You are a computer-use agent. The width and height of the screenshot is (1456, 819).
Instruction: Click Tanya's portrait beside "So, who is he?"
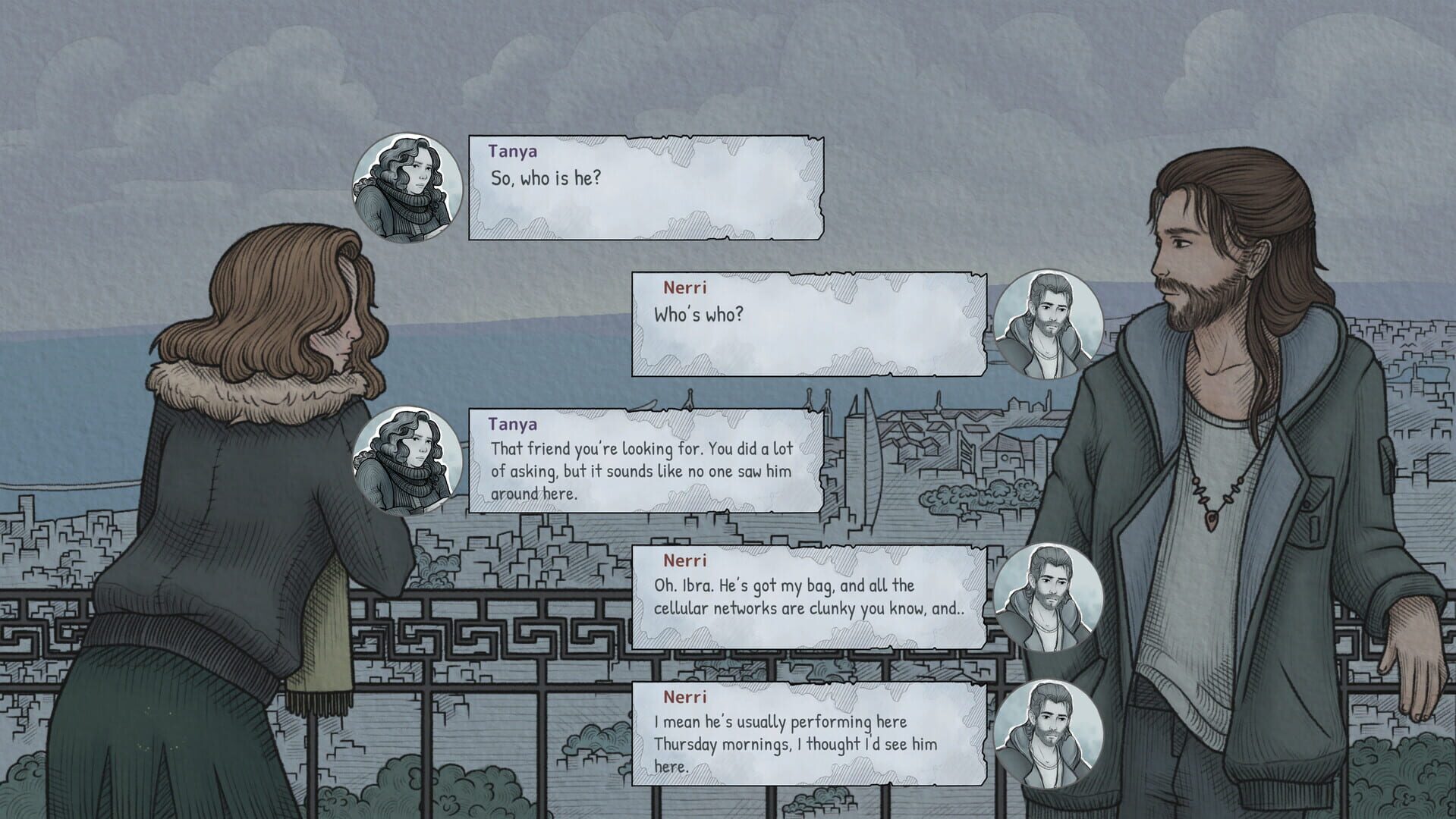407,188
